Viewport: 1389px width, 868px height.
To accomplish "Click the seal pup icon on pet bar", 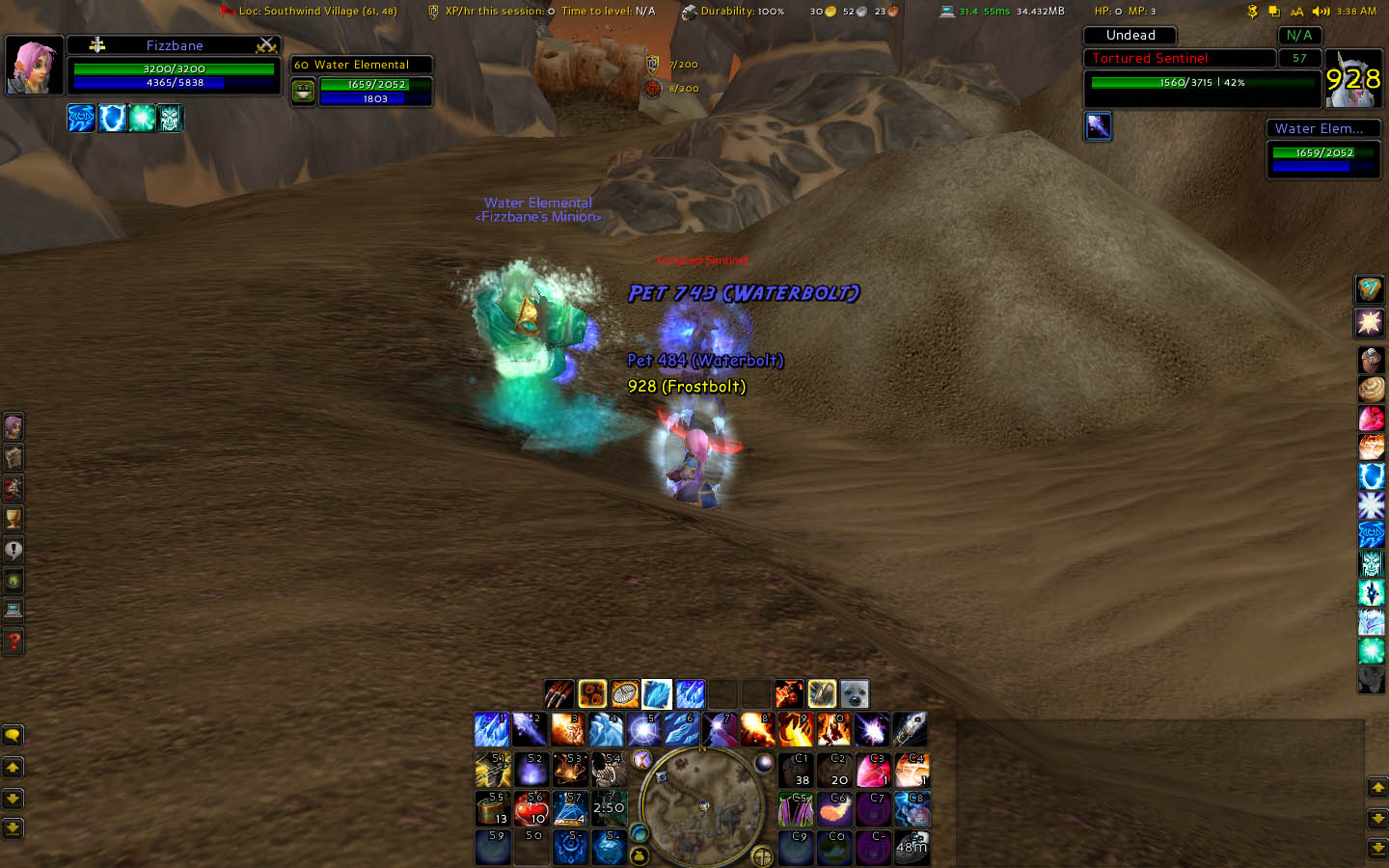I will 855,693.
